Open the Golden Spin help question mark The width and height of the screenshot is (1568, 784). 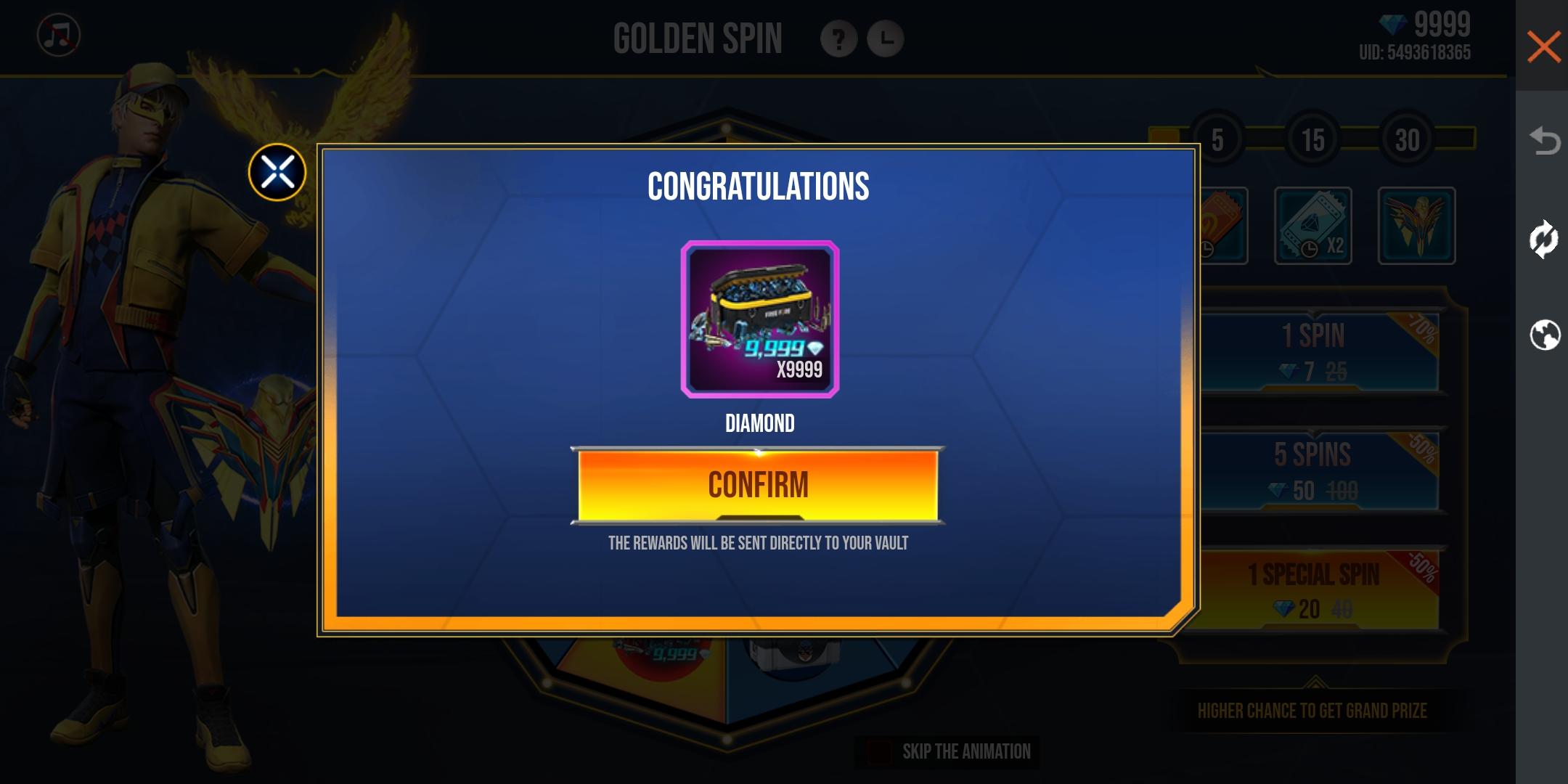[x=838, y=39]
